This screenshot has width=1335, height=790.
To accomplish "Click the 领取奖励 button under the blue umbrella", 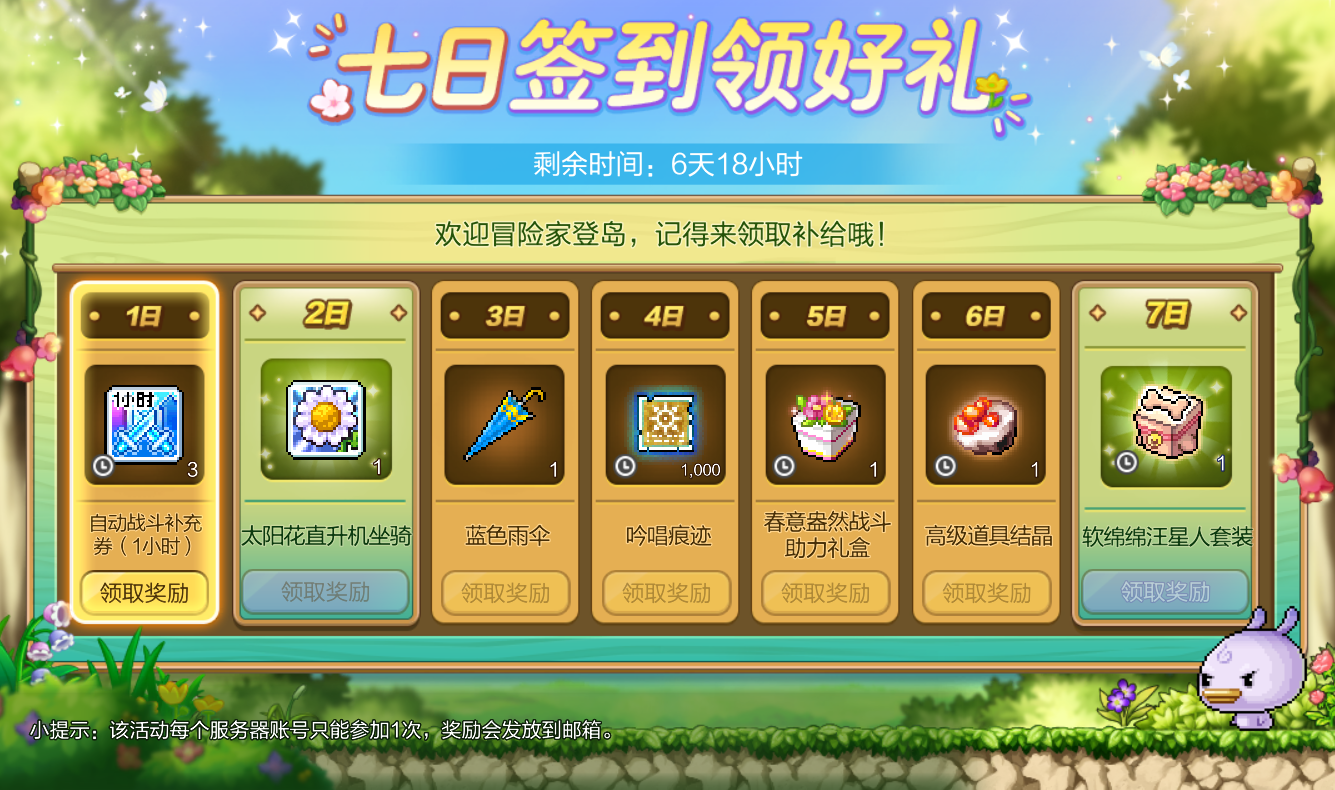I will pos(505,593).
